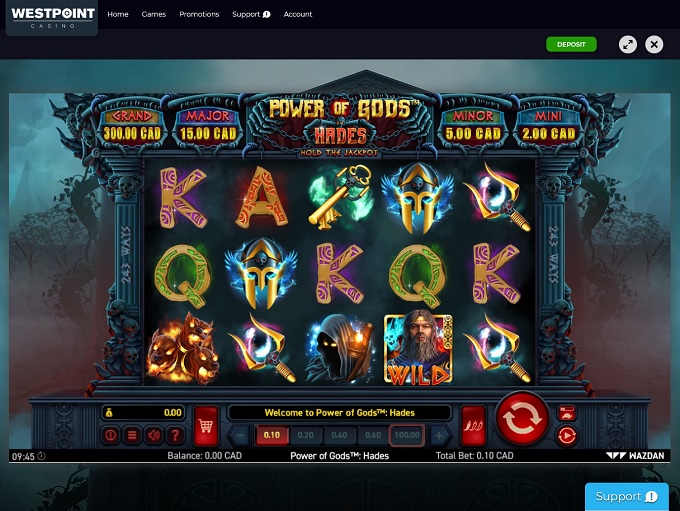Open the Support chat widget

(x=626, y=496)
